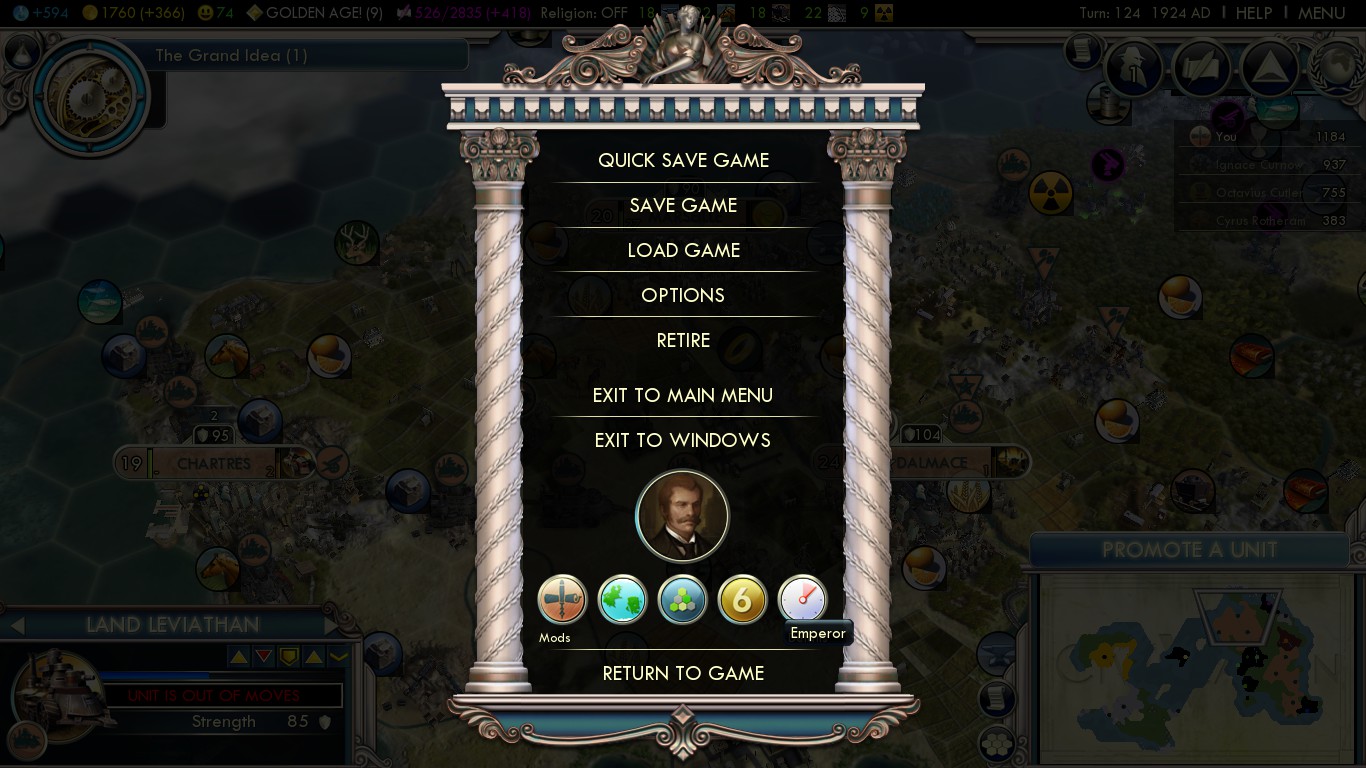Click the green continents map type icon

click(622, 600)
